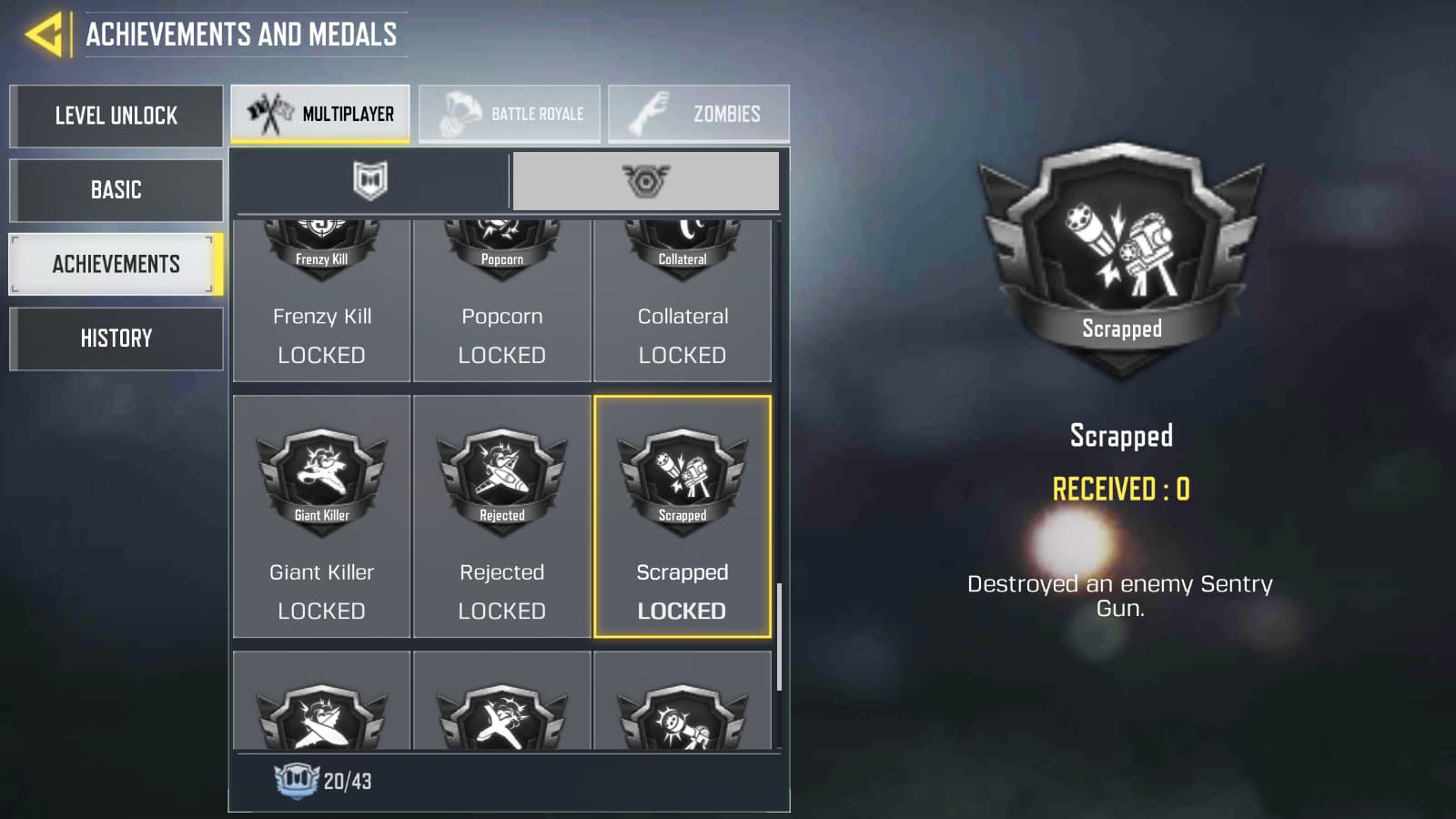The height and width of the screenshot is (819, 1456).
Task: Click the Battle Royale parachute icon
Action: [x=460, y=111]
